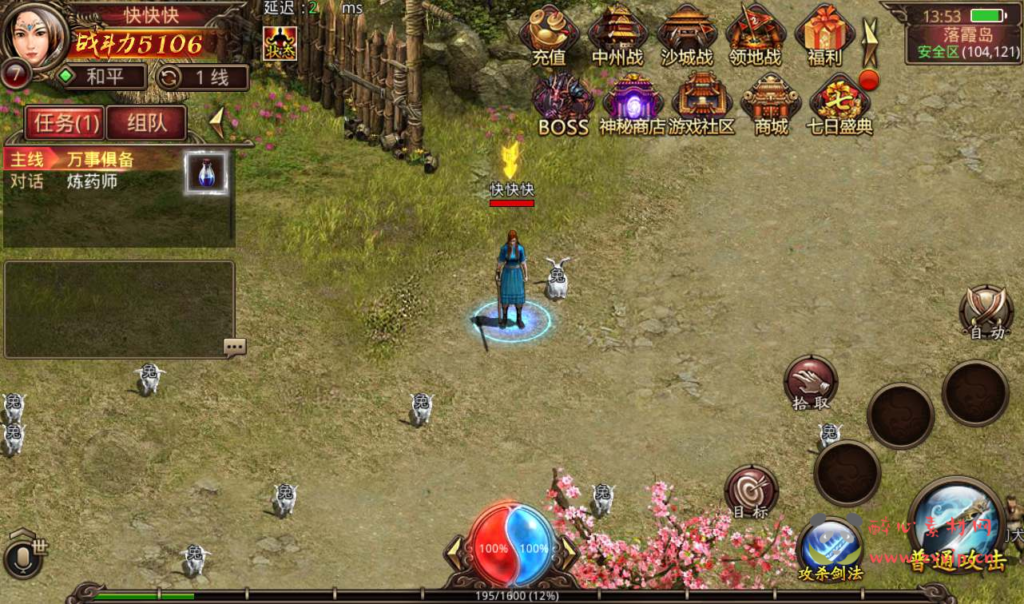Switch to the 任务(1) quest tab
1024x604 pixels.
[x=63, y=123]
